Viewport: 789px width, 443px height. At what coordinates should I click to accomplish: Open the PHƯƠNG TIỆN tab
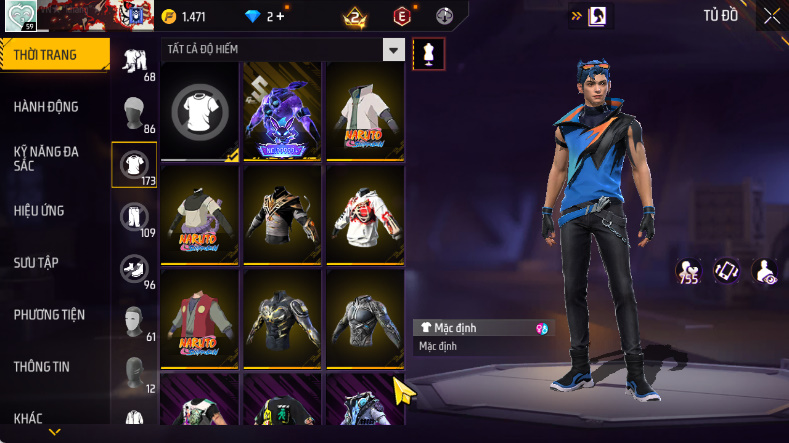click(49, 315)
